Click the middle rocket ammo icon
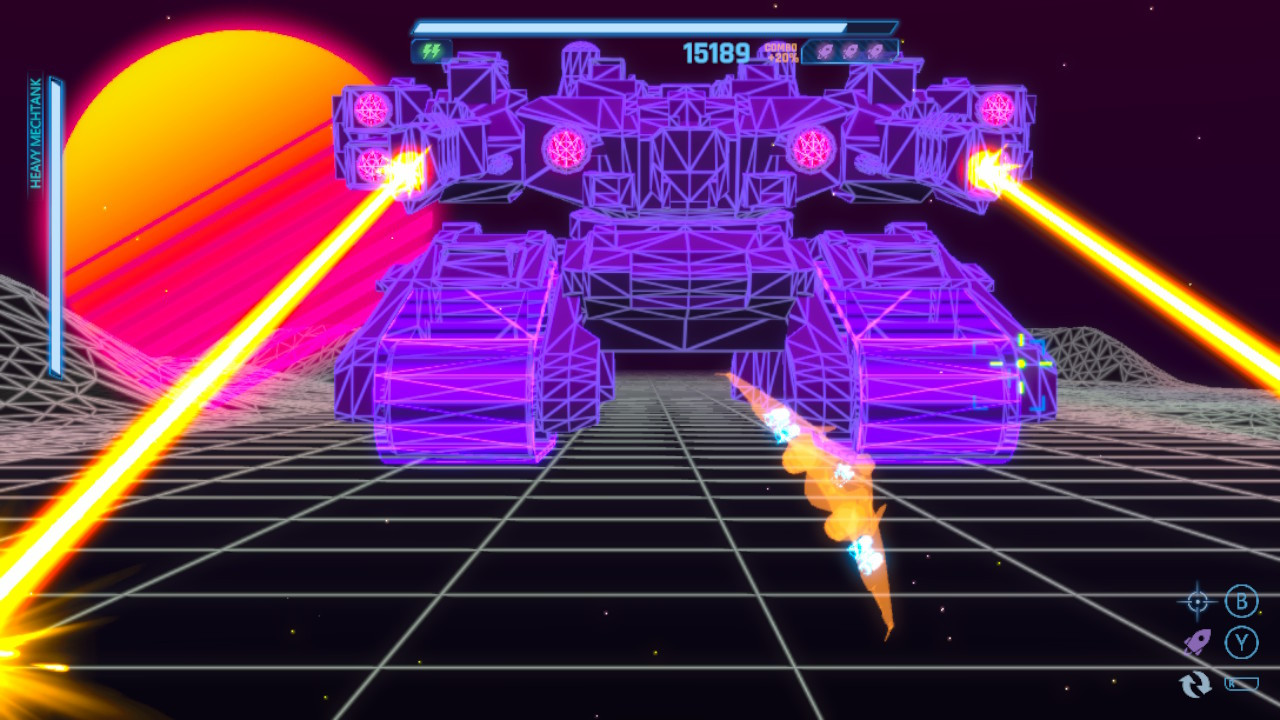The height and width of the screenshot is (720, 1280). tap(850, 52)
